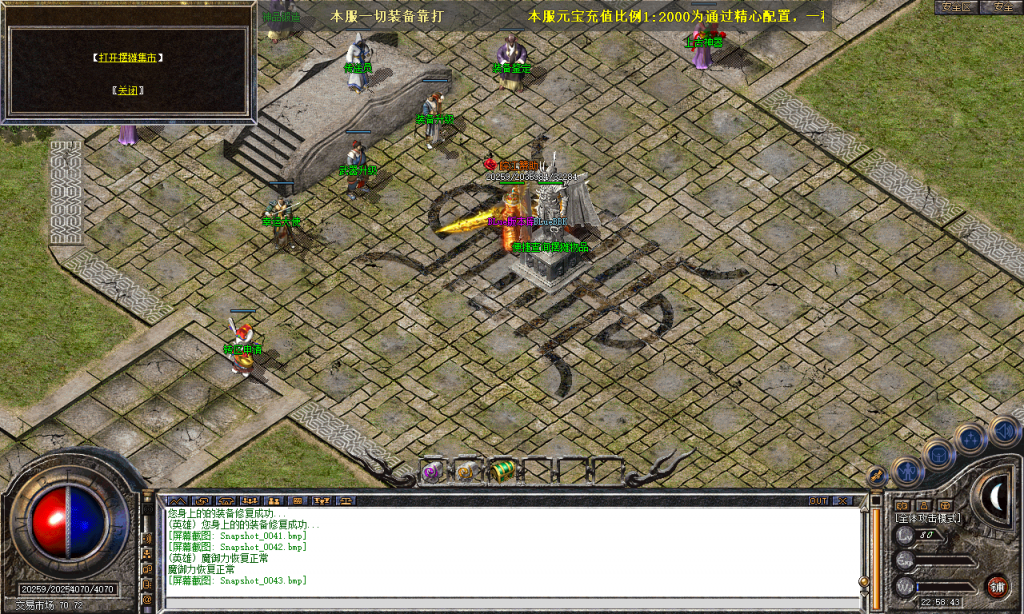Click the crossed tools small round icon
Viewport: 1024px width, 614px height.
pos(877,474)
